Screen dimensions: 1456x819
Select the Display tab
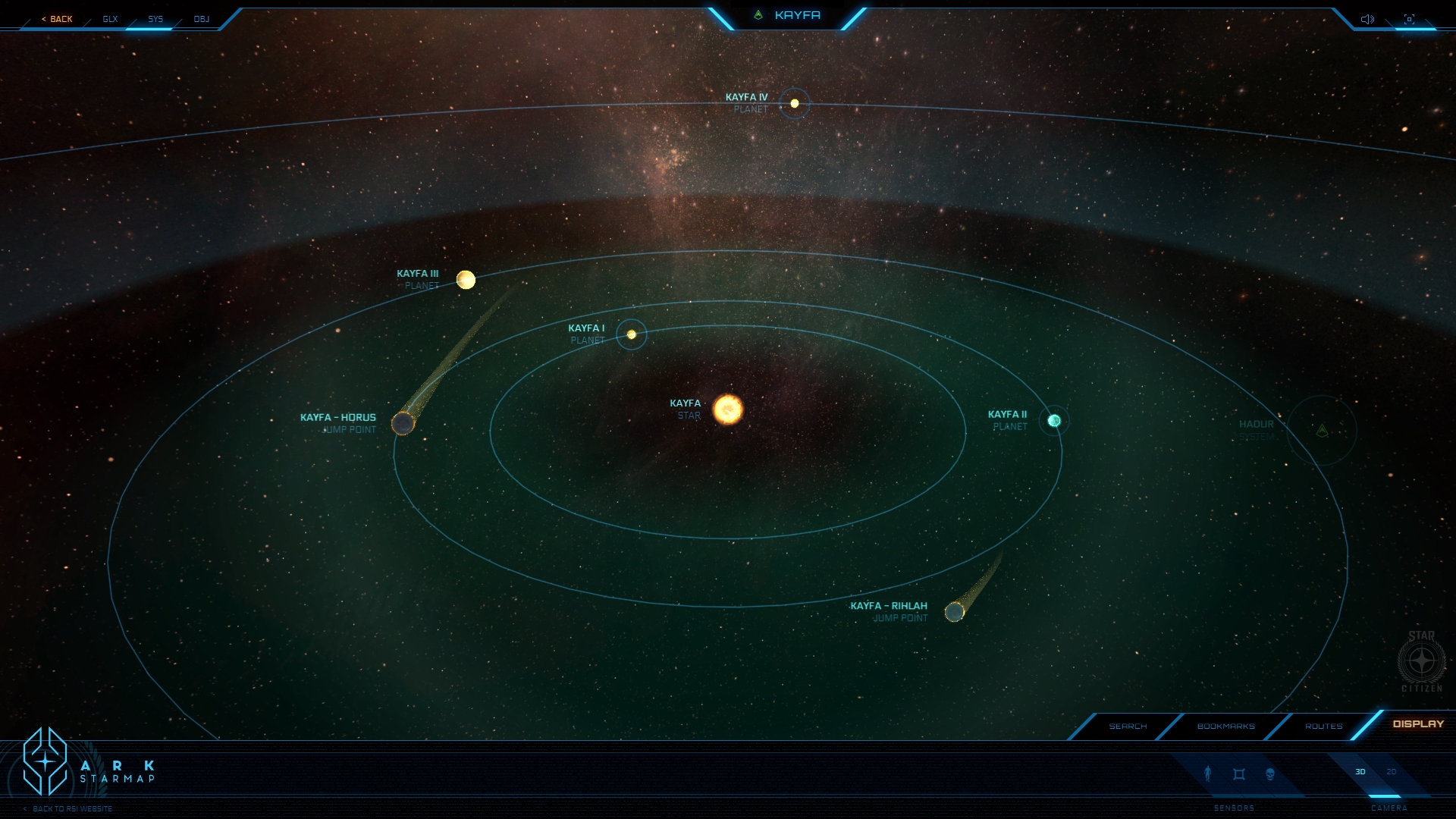1418,724
